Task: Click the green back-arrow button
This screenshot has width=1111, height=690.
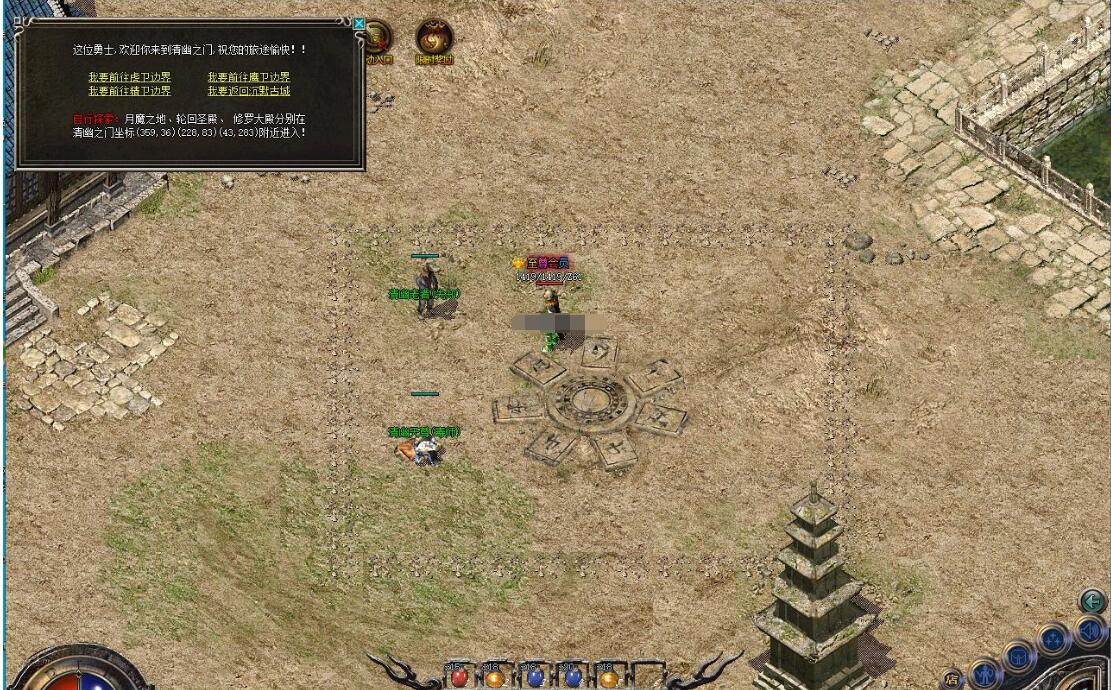Action: pos(1091,601)
